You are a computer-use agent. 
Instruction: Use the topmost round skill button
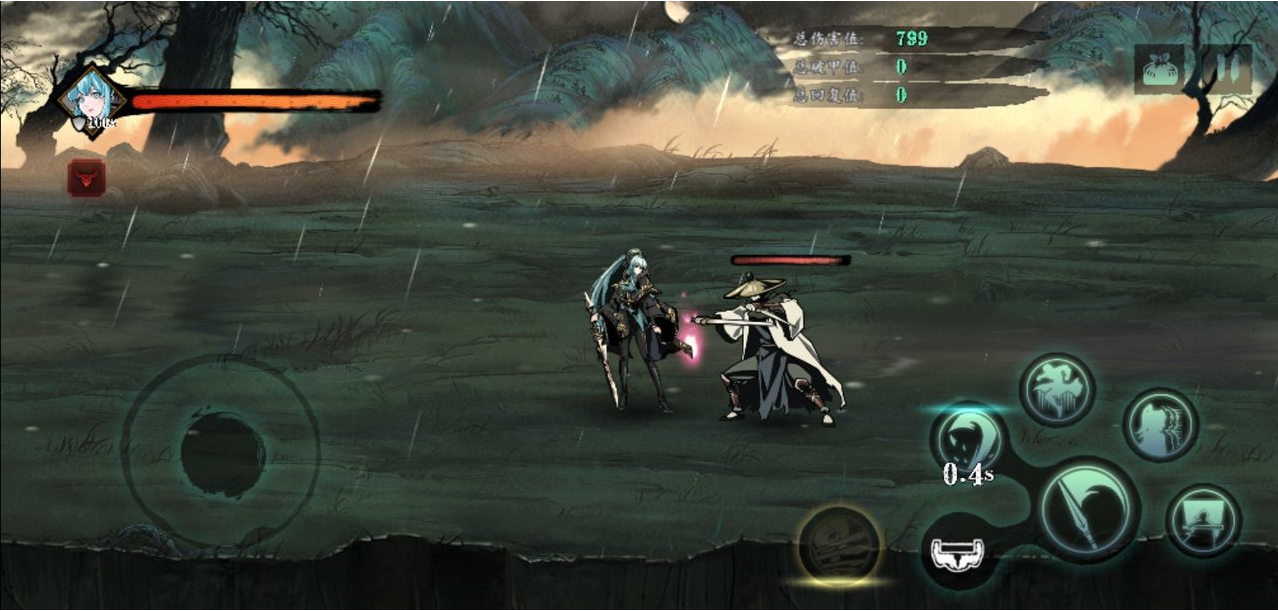pos(1057,390)
